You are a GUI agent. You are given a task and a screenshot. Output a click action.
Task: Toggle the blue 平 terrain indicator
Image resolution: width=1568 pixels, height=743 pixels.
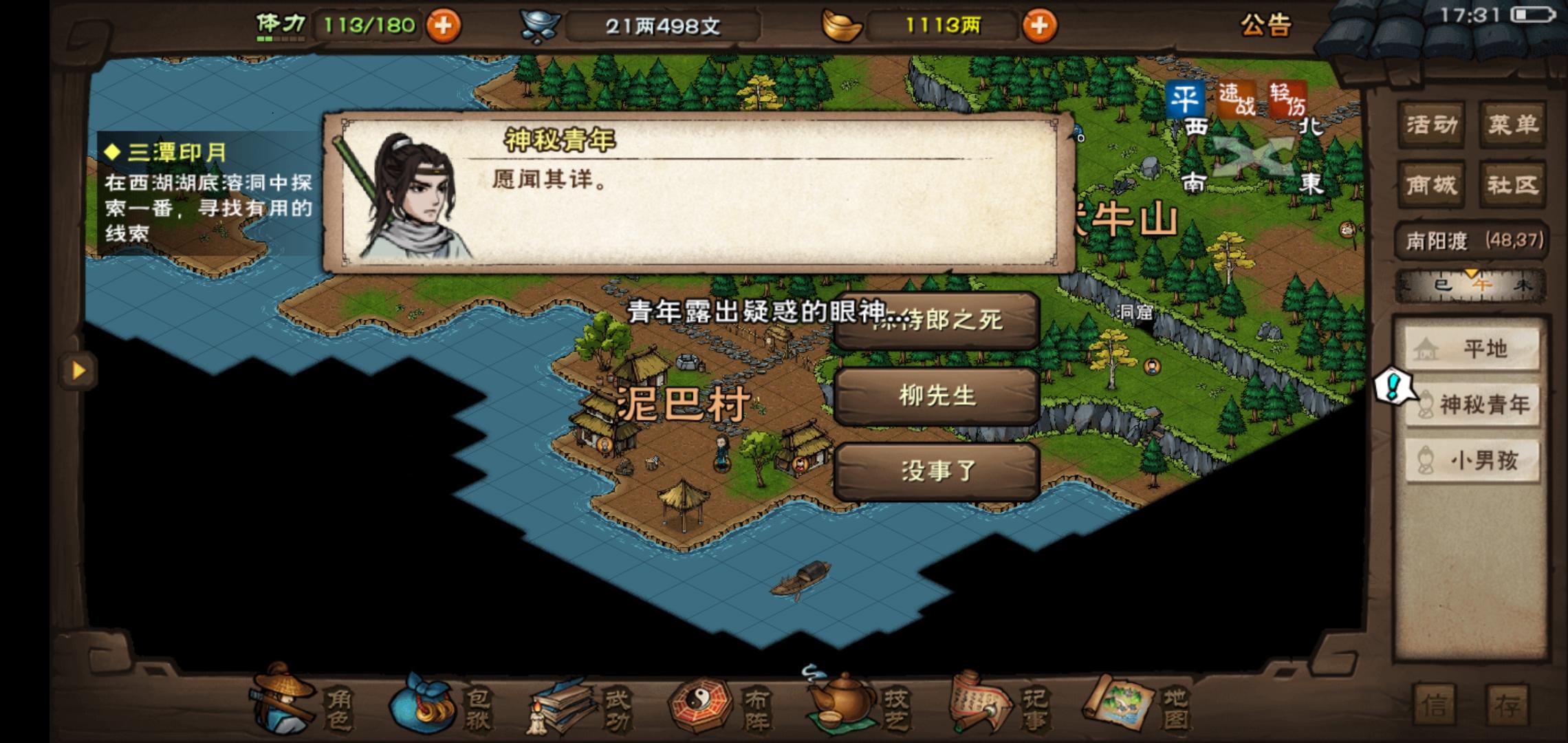click(1185, 98)
